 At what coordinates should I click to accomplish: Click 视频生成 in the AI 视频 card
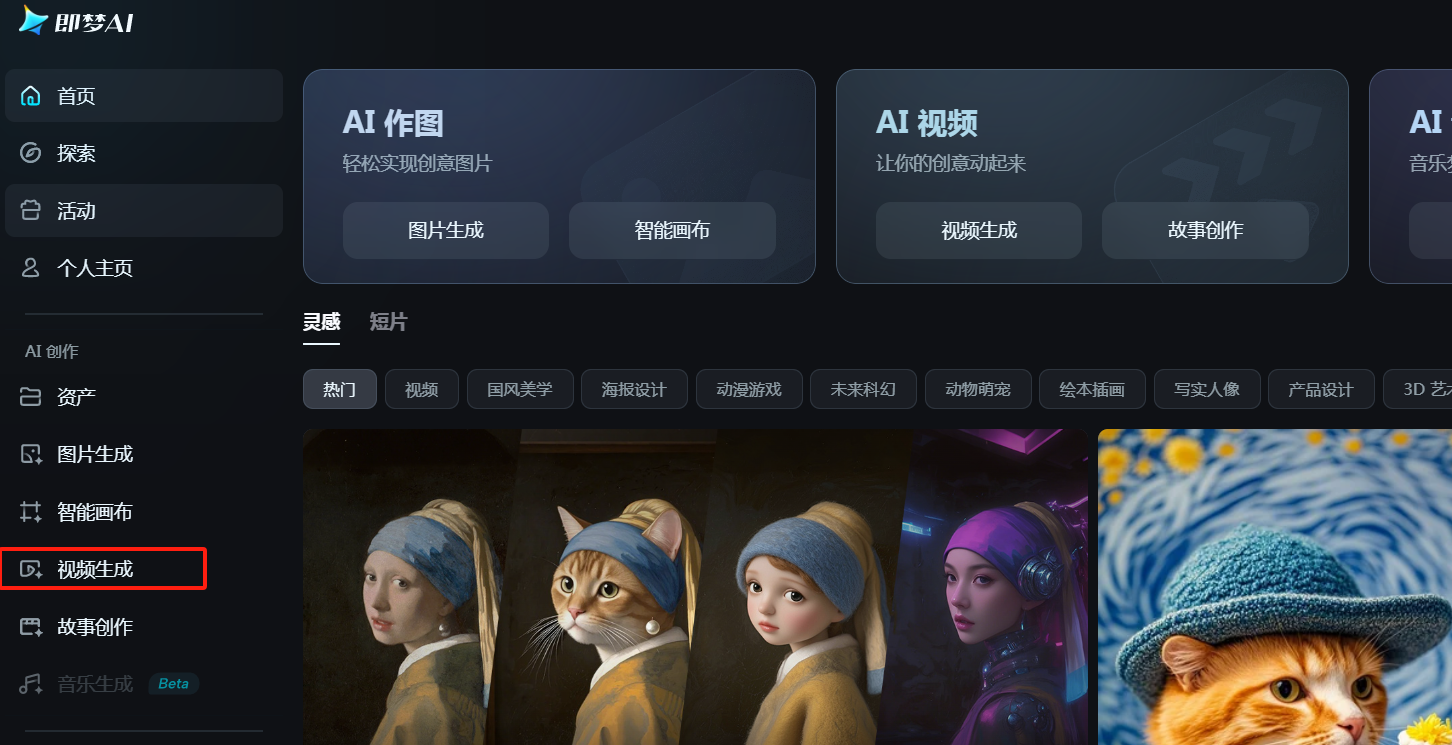pos(978,230)
